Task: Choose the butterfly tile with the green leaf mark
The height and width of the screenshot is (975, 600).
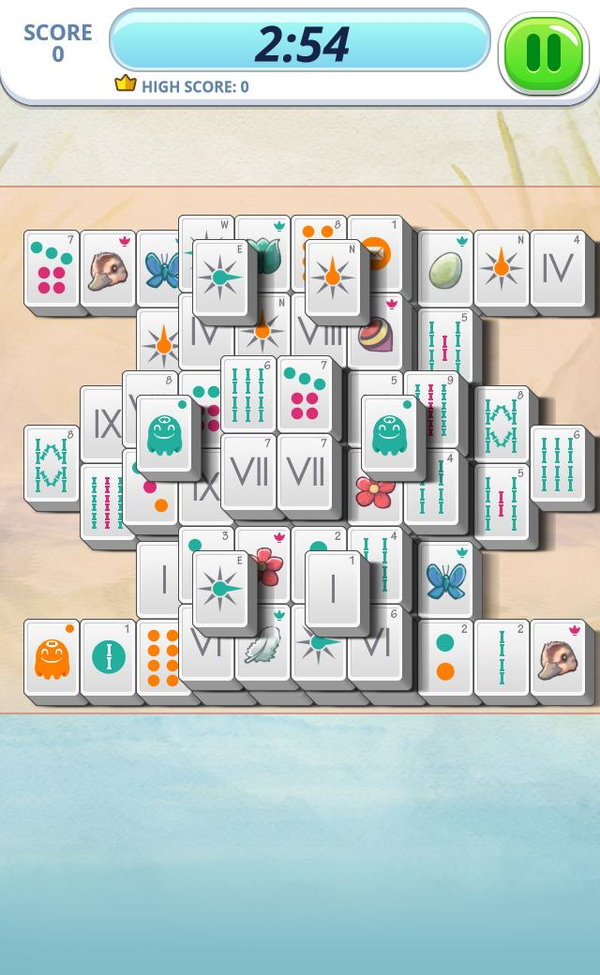Action: pyautogui.click(x=446, y=580)
